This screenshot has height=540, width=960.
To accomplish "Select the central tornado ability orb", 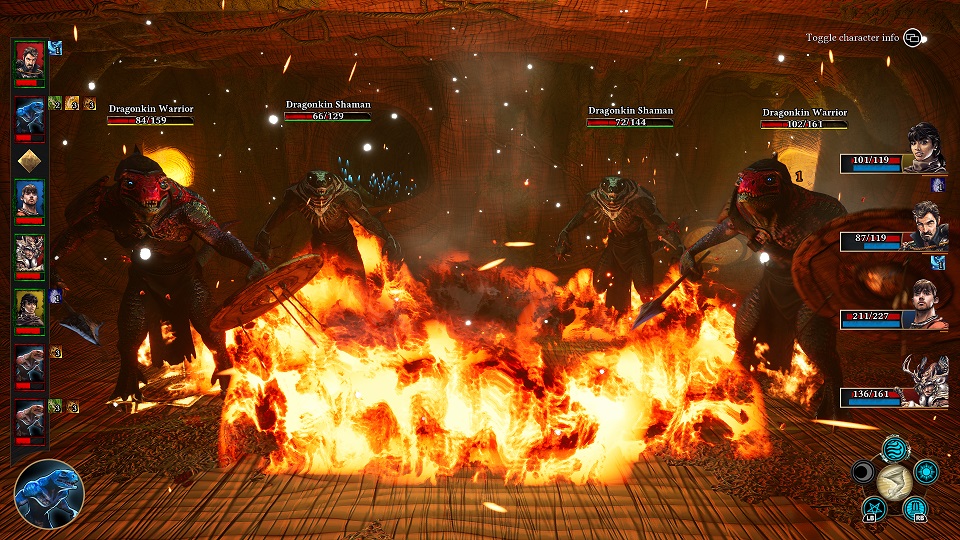I will (x=894, y=481).
